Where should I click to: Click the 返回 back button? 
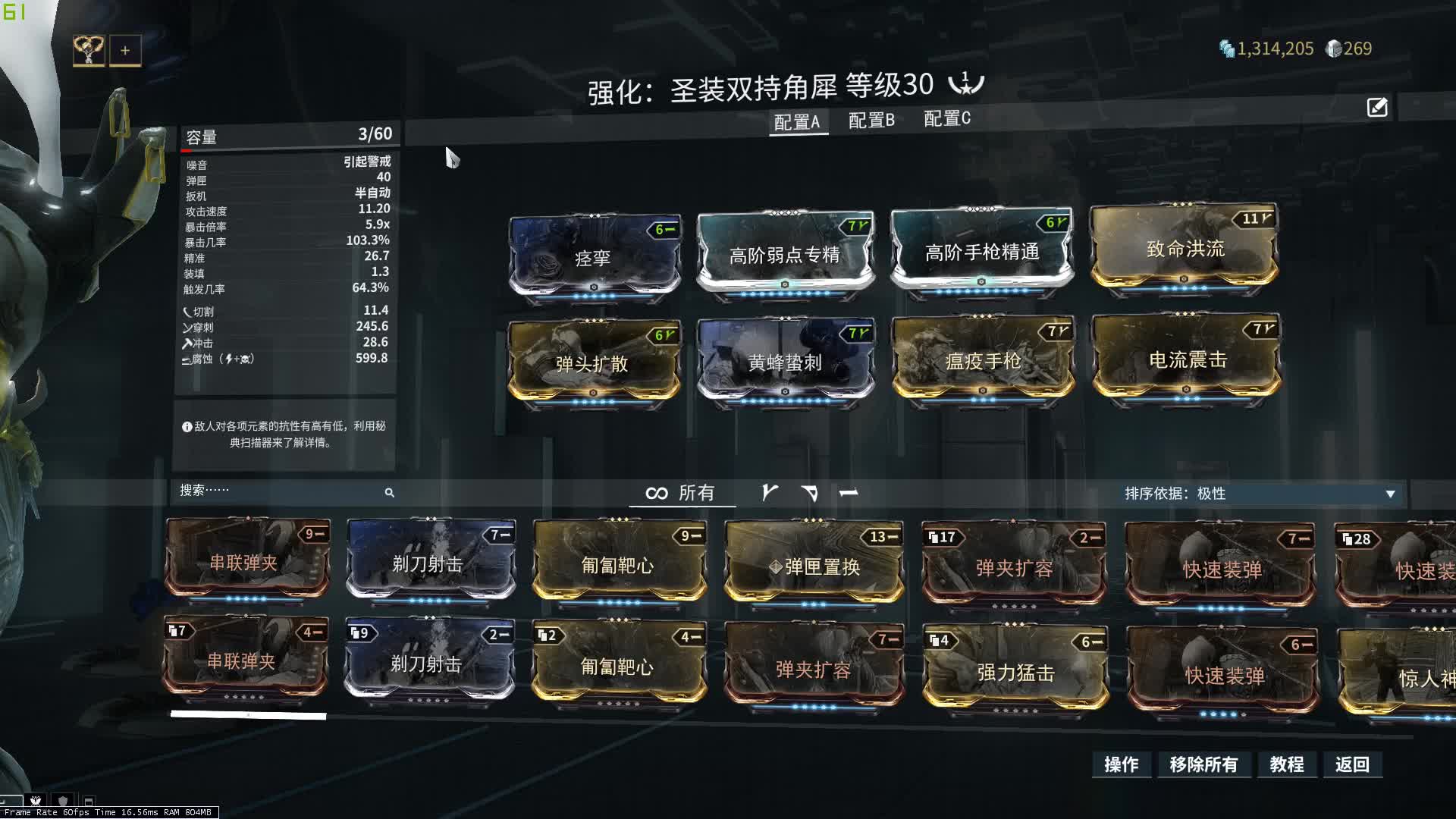pos(1353,765)
